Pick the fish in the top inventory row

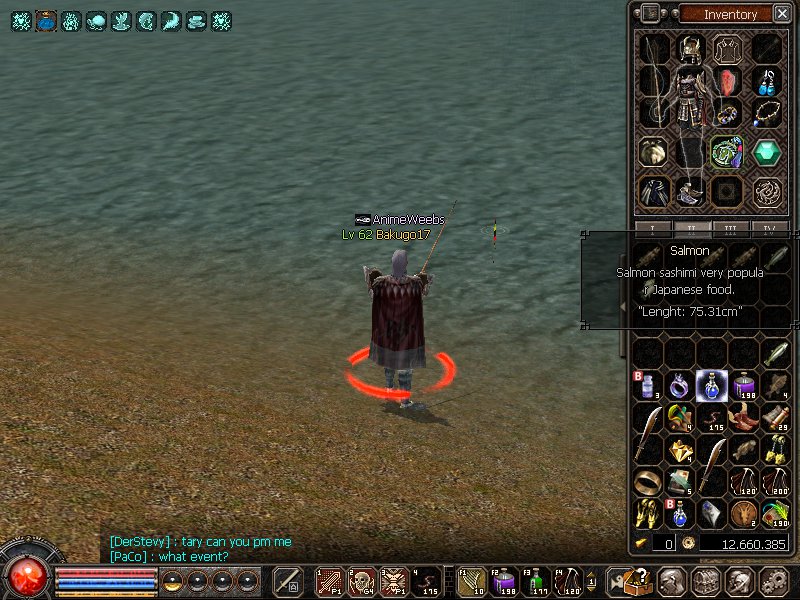(x=775, y=354)
